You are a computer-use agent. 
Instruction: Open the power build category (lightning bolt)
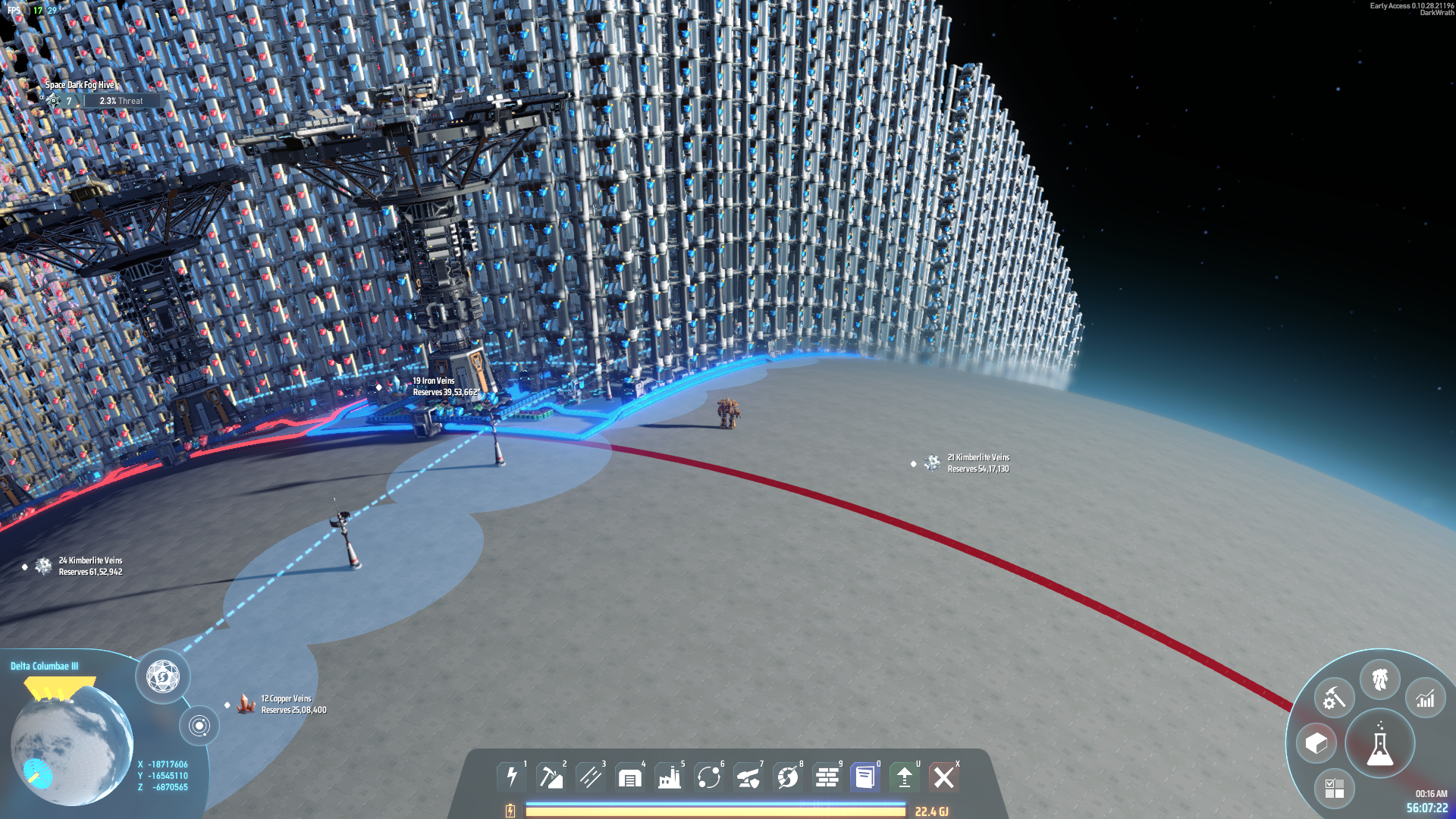pyautogui.click(x=512, y=777)
